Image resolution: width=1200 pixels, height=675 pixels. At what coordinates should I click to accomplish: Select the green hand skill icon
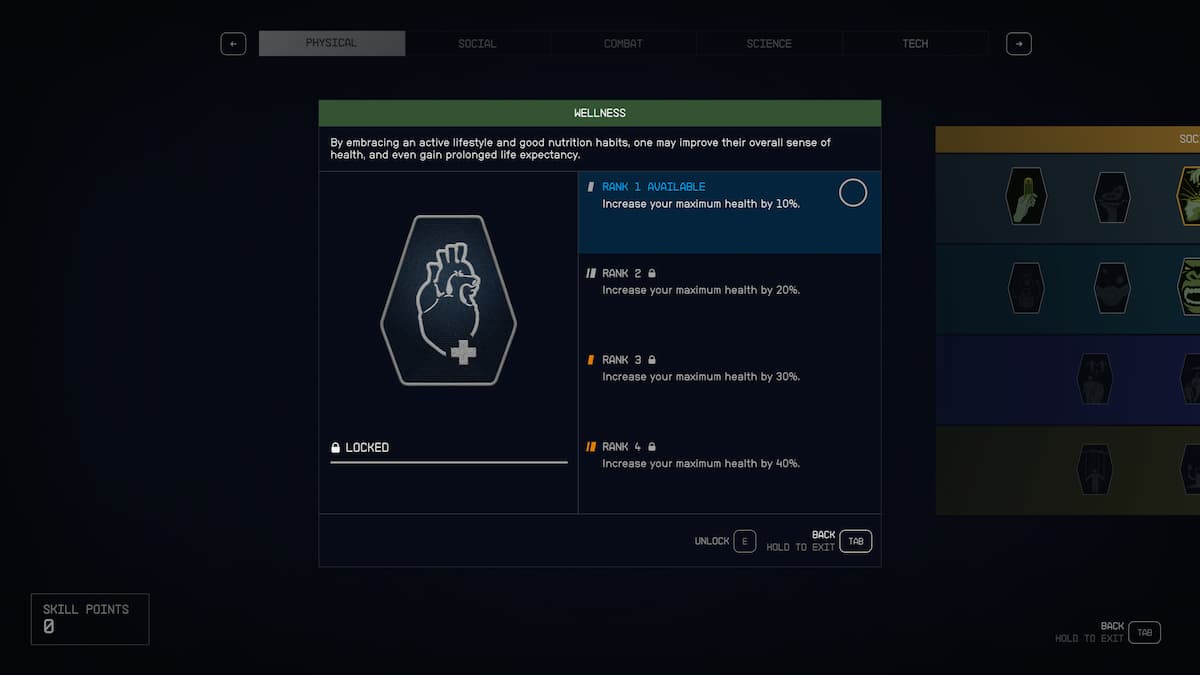(1025, 196)
